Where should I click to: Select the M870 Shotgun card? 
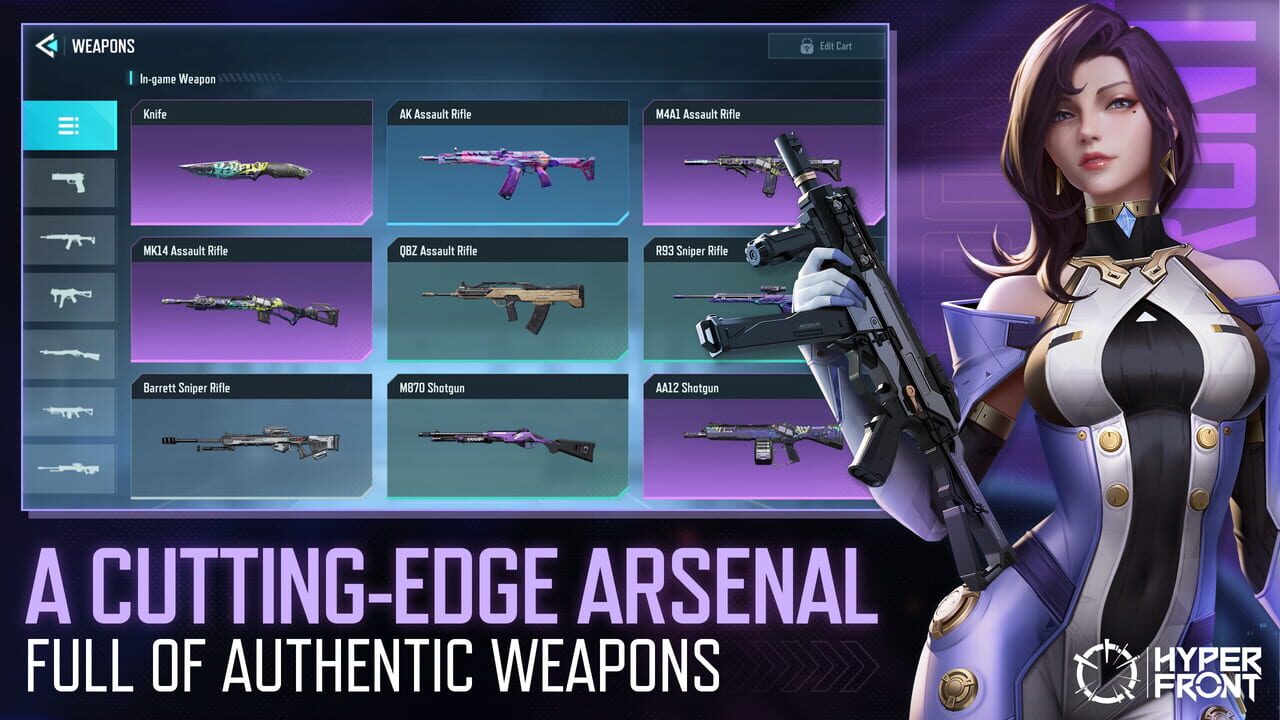506,440
